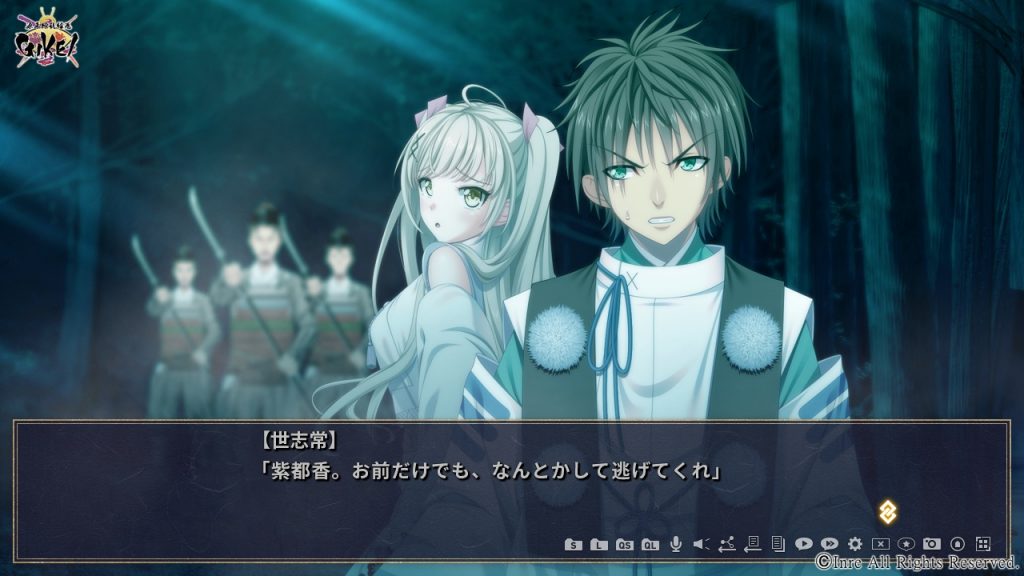The image size is (1024, 576).
Task: Open the Save menu (S icon)
Action: tap(573, 544)
